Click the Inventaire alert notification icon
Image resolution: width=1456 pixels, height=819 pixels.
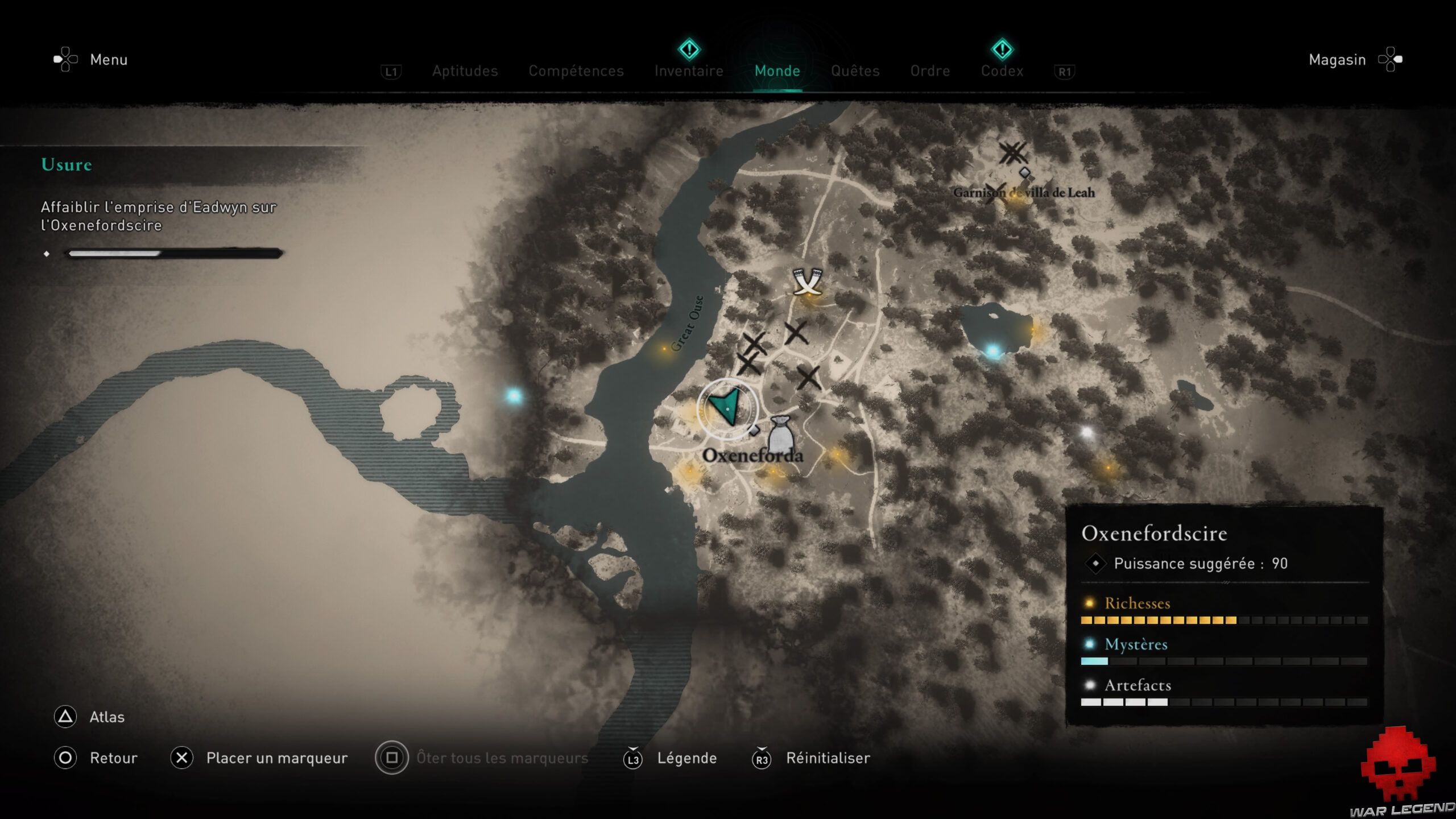(689, 51)
